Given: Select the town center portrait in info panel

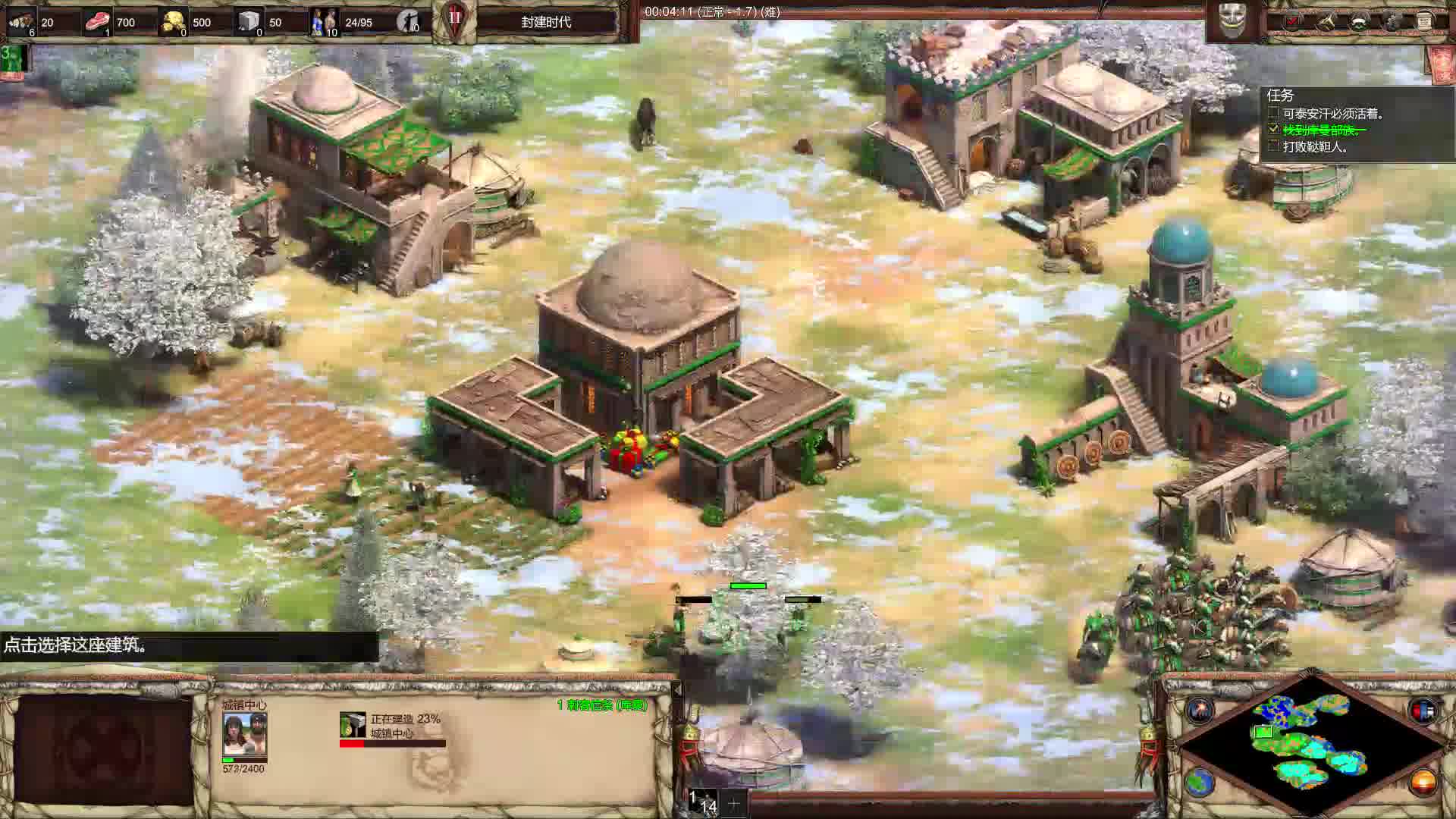Looking at the screenshot, I should (244, 733).
